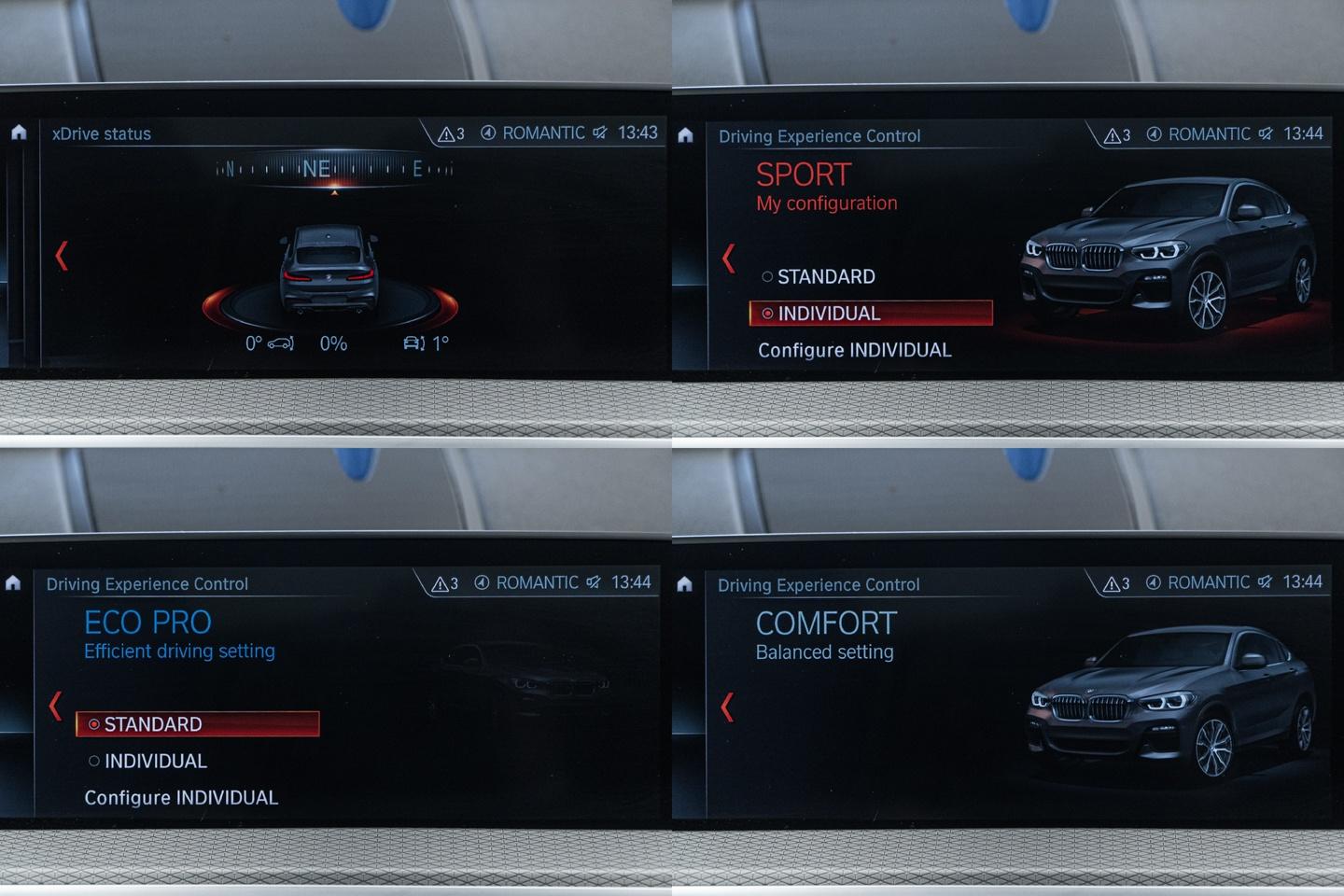Open the warning notifications on xDrive status screen

[x=451, y=133]
